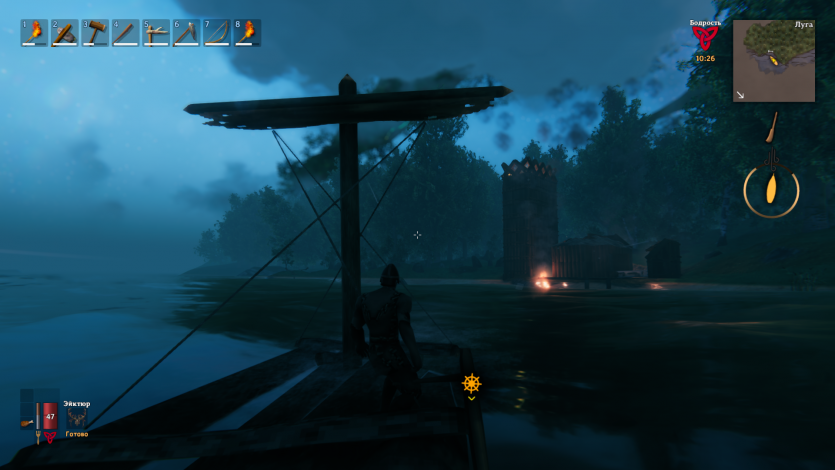Select the torch in hotbar slot 1
This screenshot has width=835, height=470.
point(34,33)
